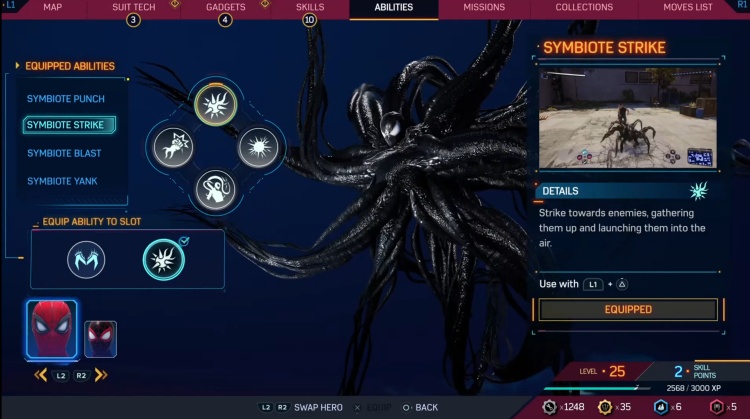750x419 pixels.
Task: Pick Symbiote Yank from the list
Action: 62,181
